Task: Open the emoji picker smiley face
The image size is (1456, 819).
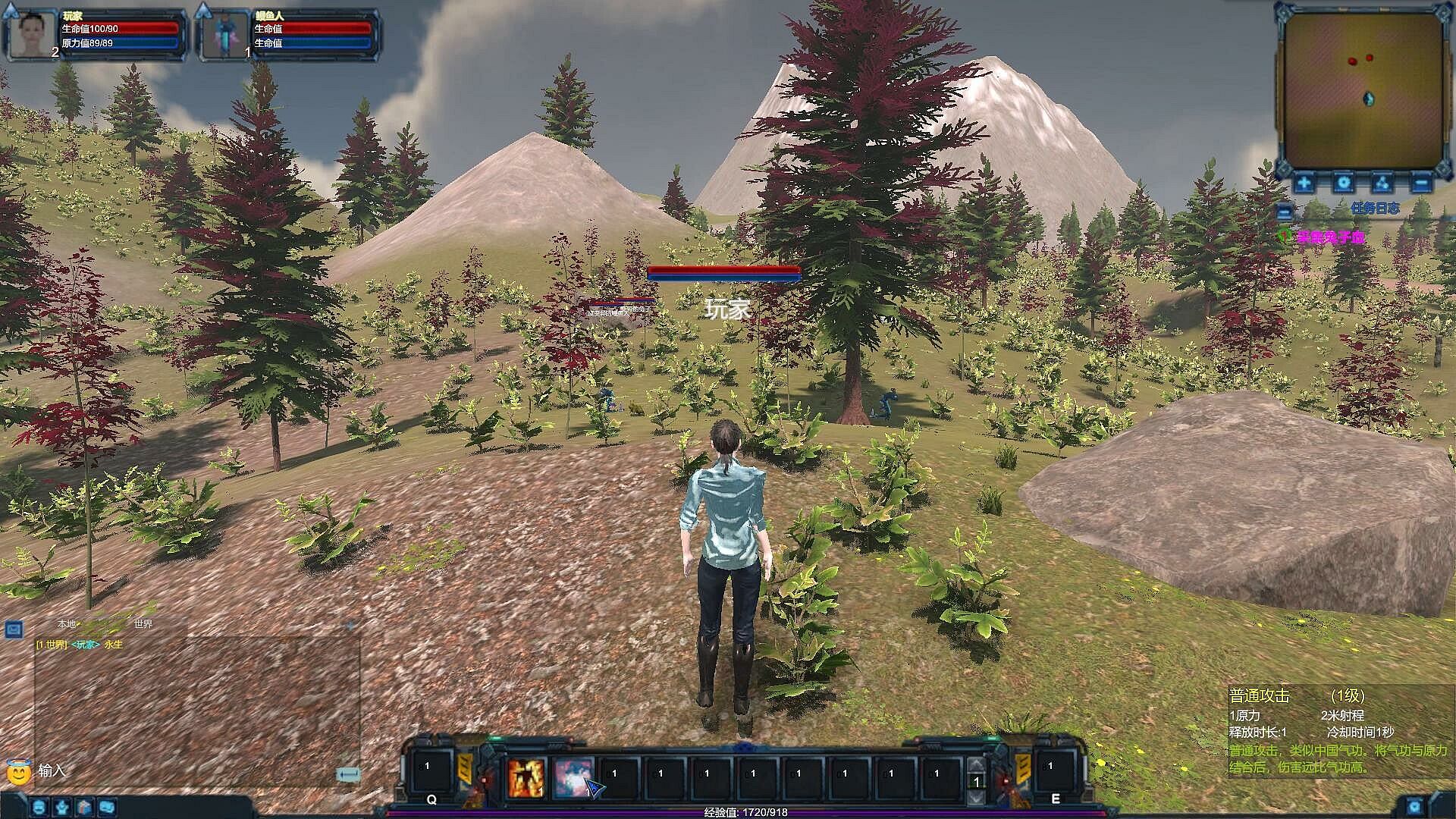Action: [x=18, y=772]
